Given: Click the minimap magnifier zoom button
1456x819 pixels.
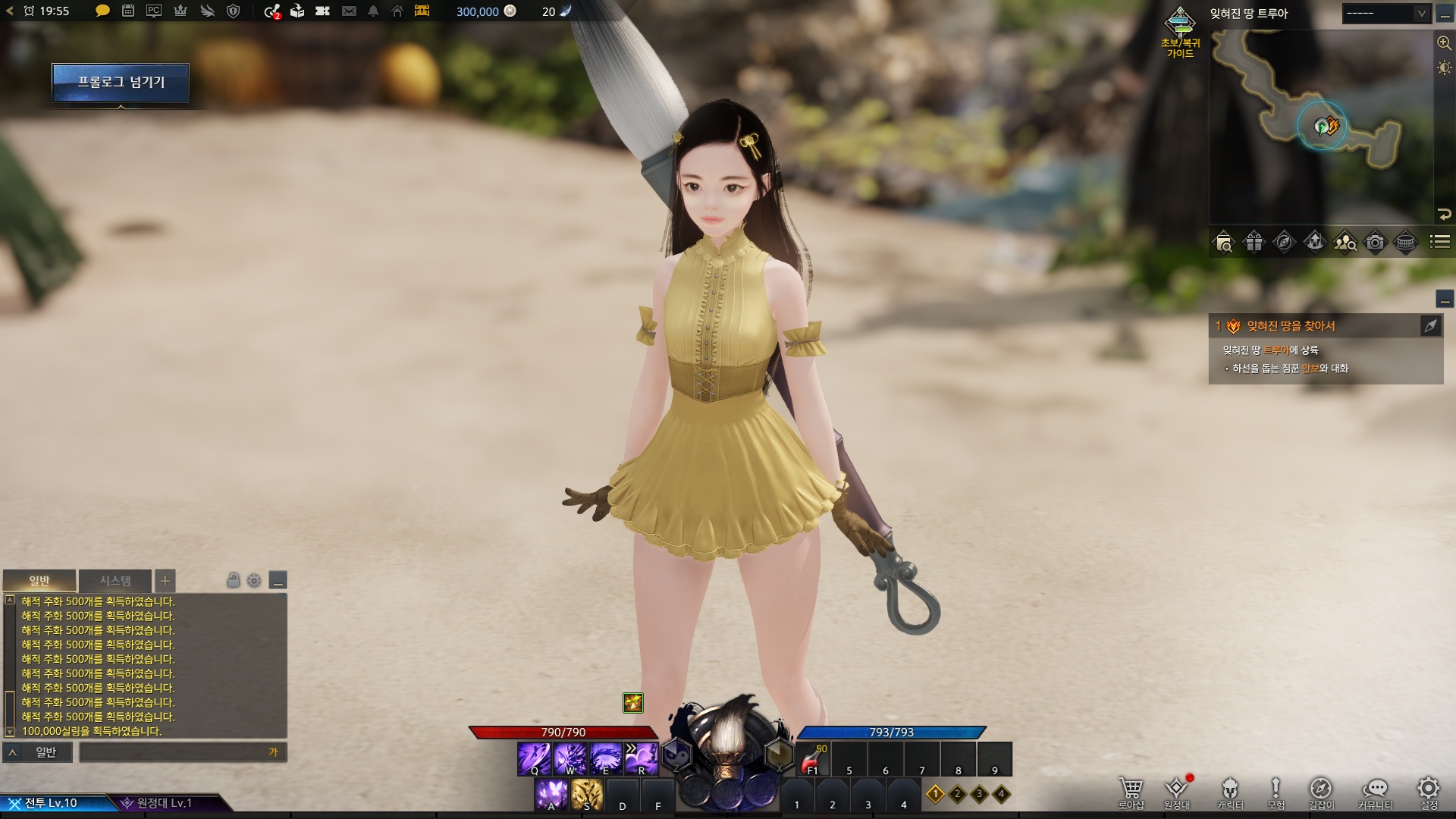Looking at the screenshot, I should coord(1444,43).
